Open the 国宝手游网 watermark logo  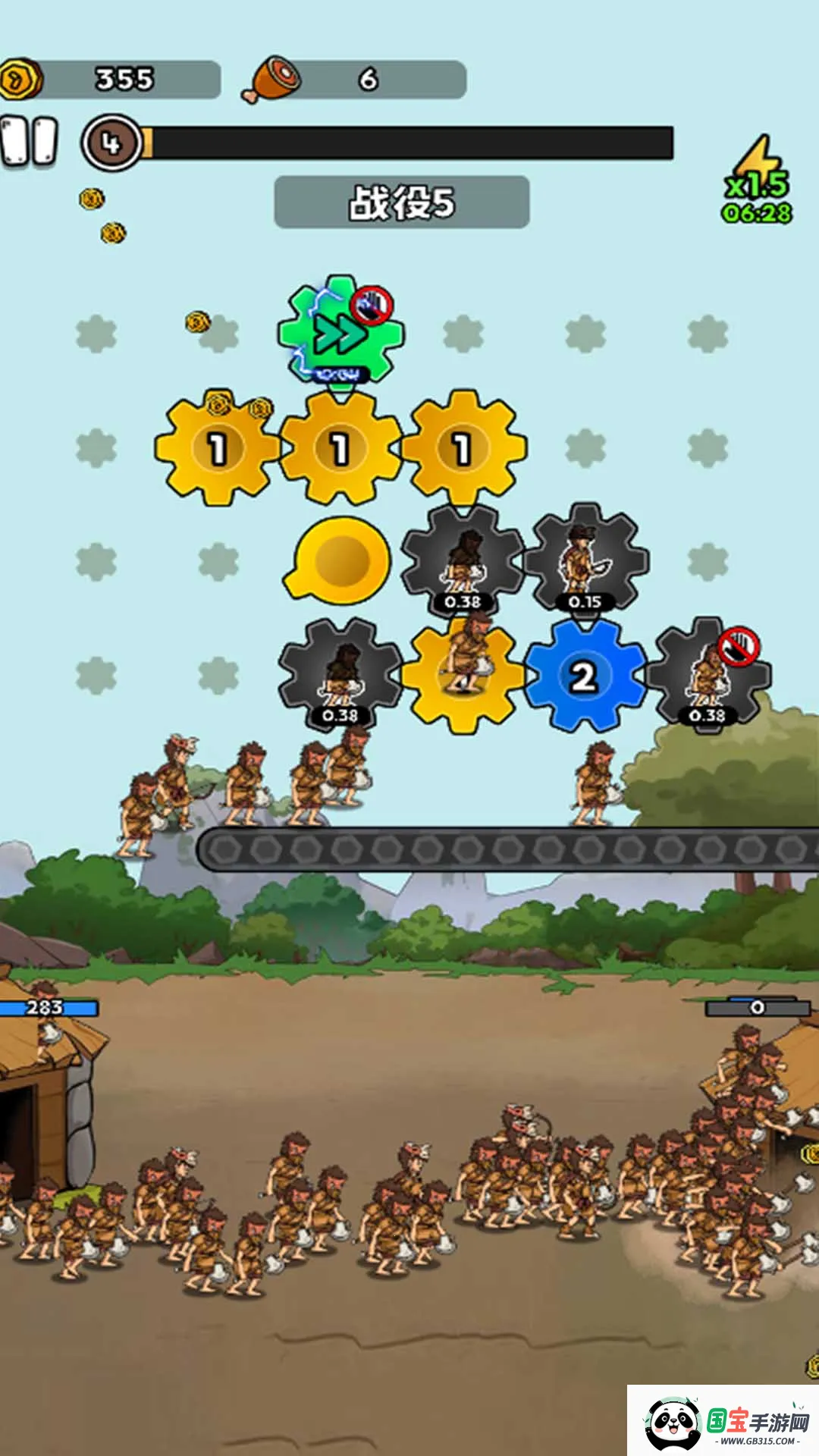tap(723, 1420)
